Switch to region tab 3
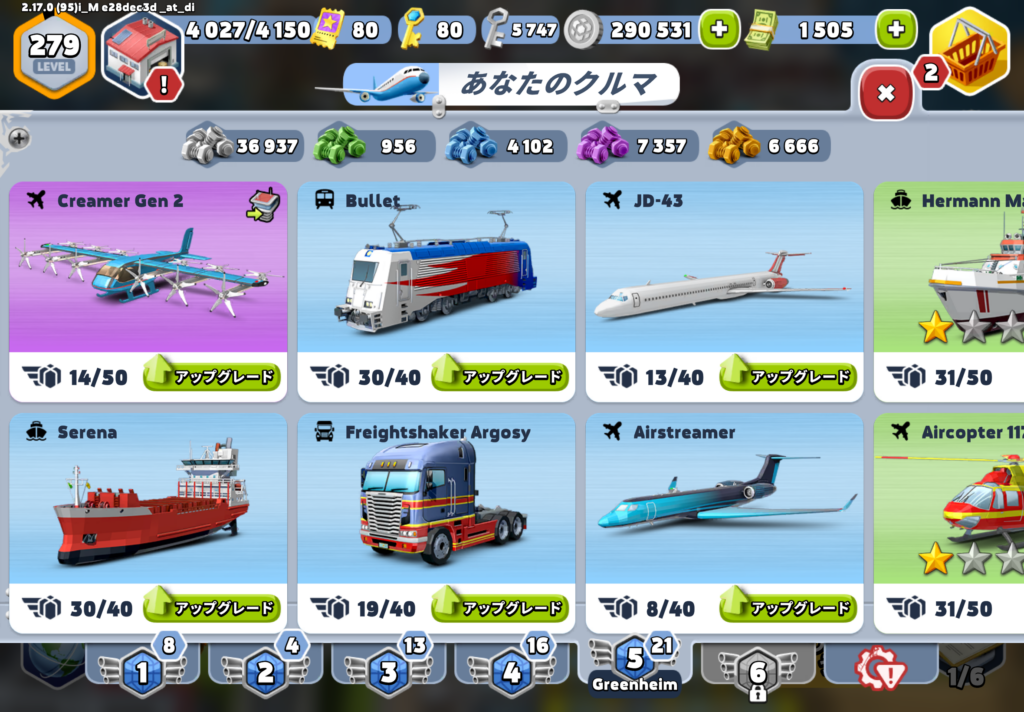The image size is (1024, 712). pos(389,672)
